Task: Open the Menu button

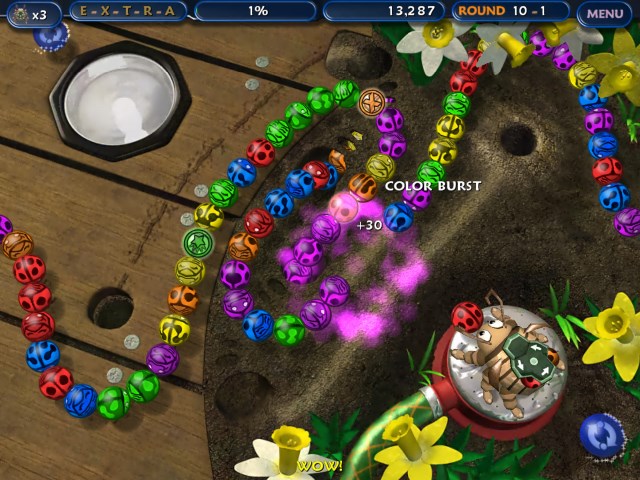Action: click(605, 13)
